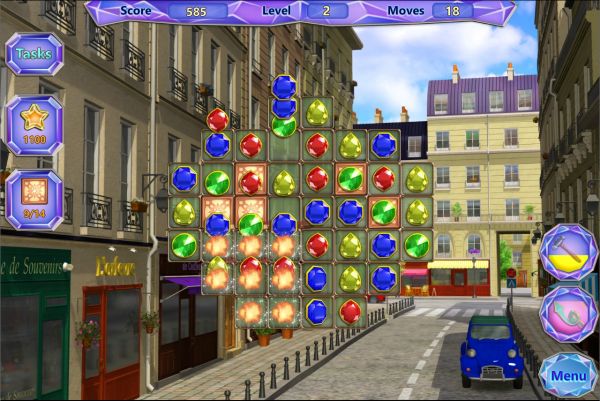
Task: Activate the pink swap power-up
Action: point(568,314)
